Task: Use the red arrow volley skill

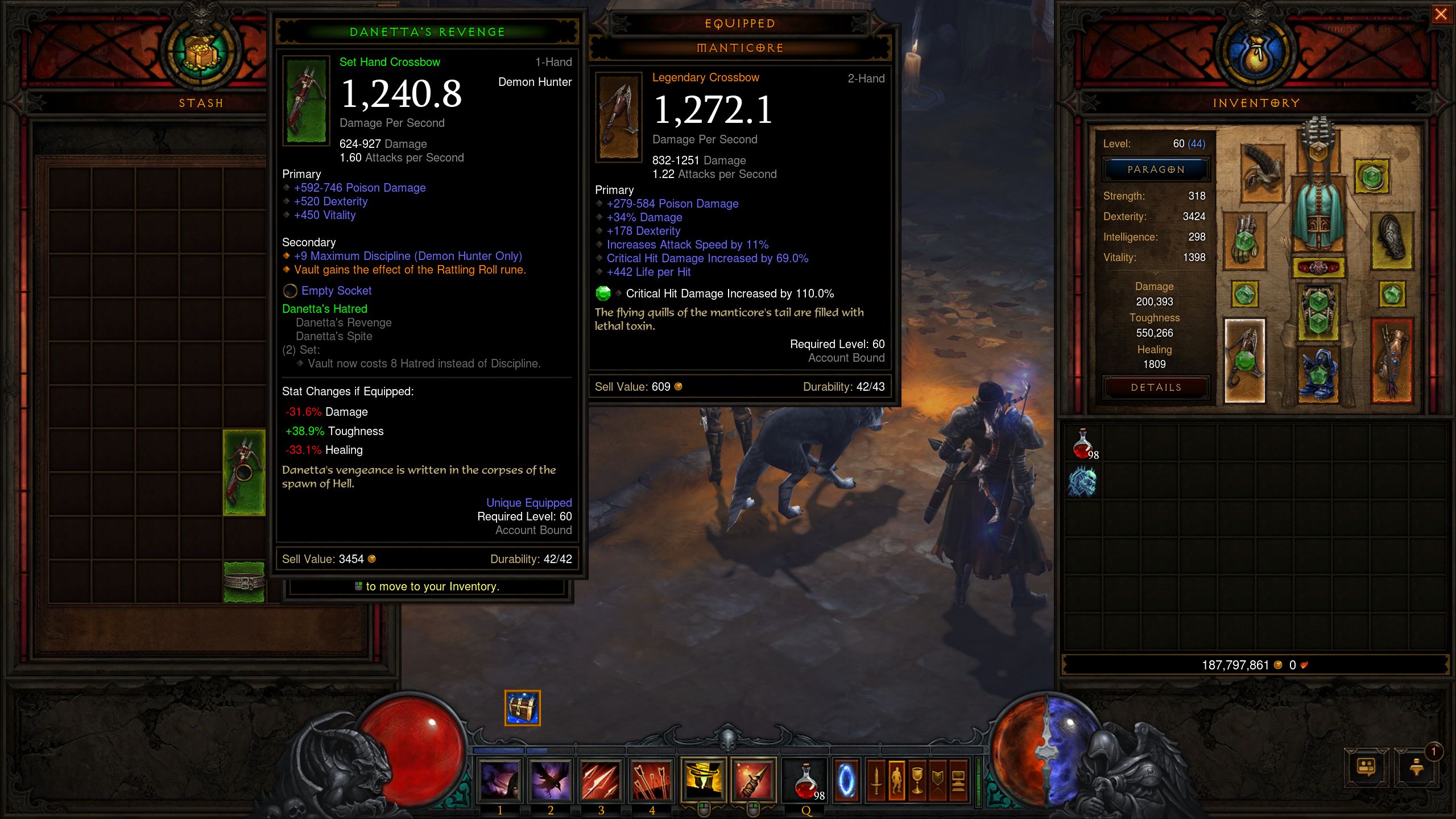Action: [651, 780]
